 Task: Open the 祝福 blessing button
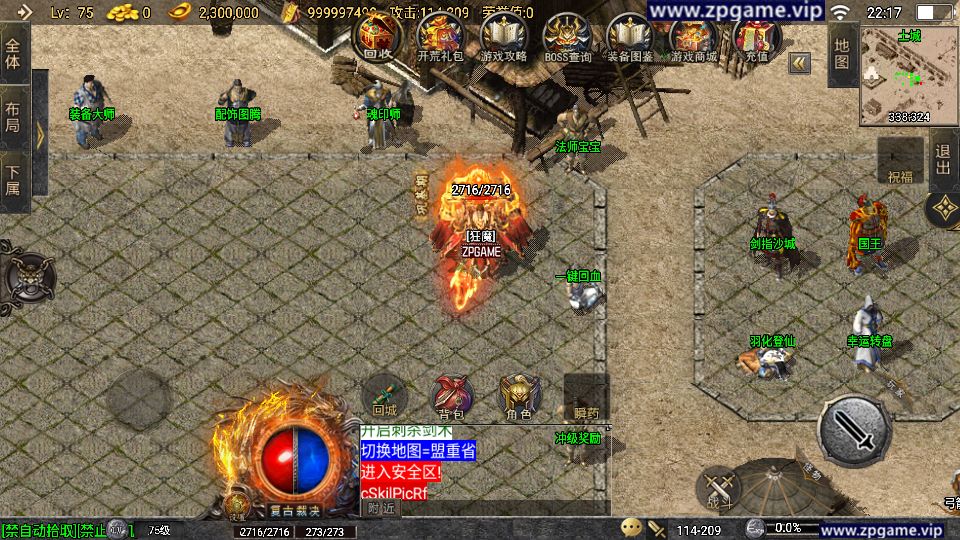coord(900,163)
